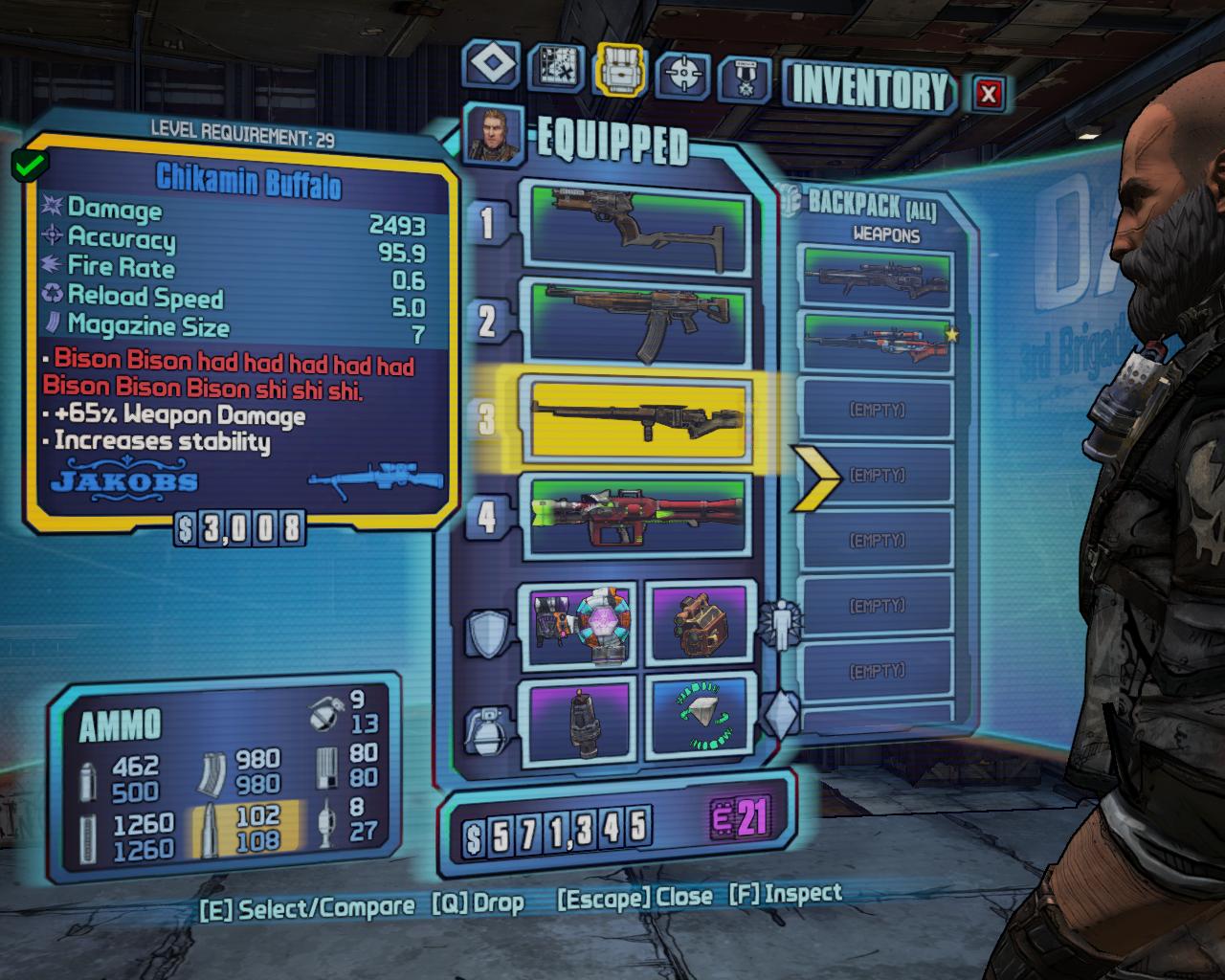Choose the equipped class mod slot
This screenshot has width=1225, height=980.
tap(701, 624)
